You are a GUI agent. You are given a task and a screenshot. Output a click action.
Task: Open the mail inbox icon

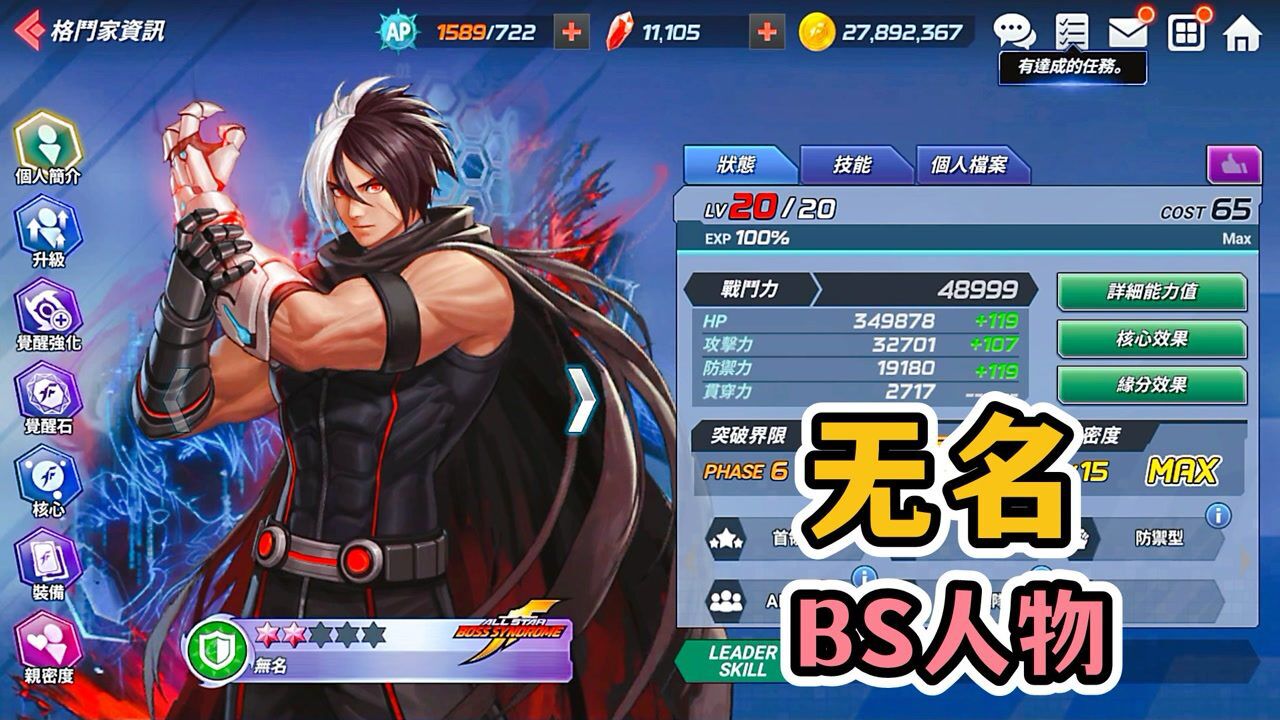pos(1129,30)
